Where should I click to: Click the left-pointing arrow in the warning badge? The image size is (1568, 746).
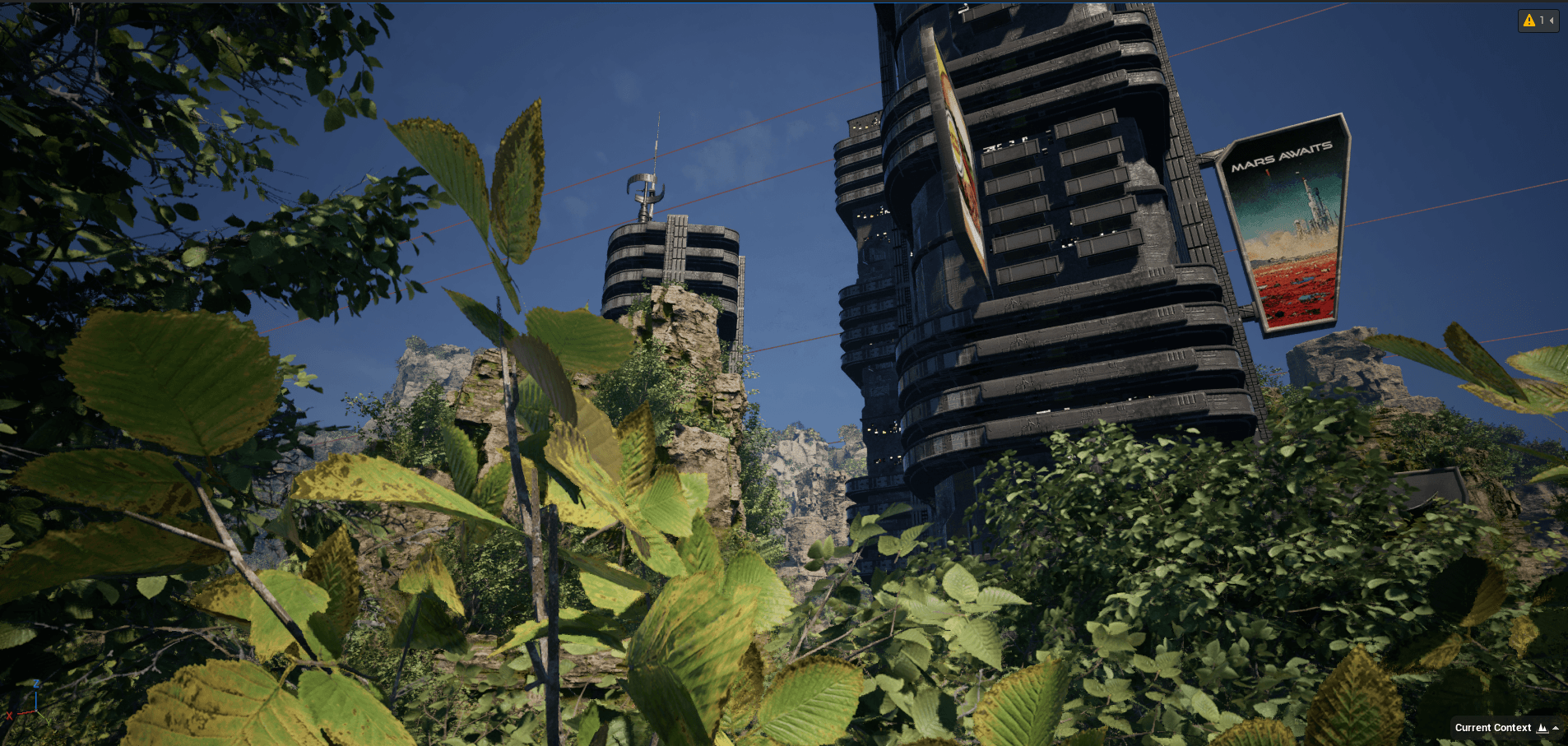click(x=1553, y=20)
